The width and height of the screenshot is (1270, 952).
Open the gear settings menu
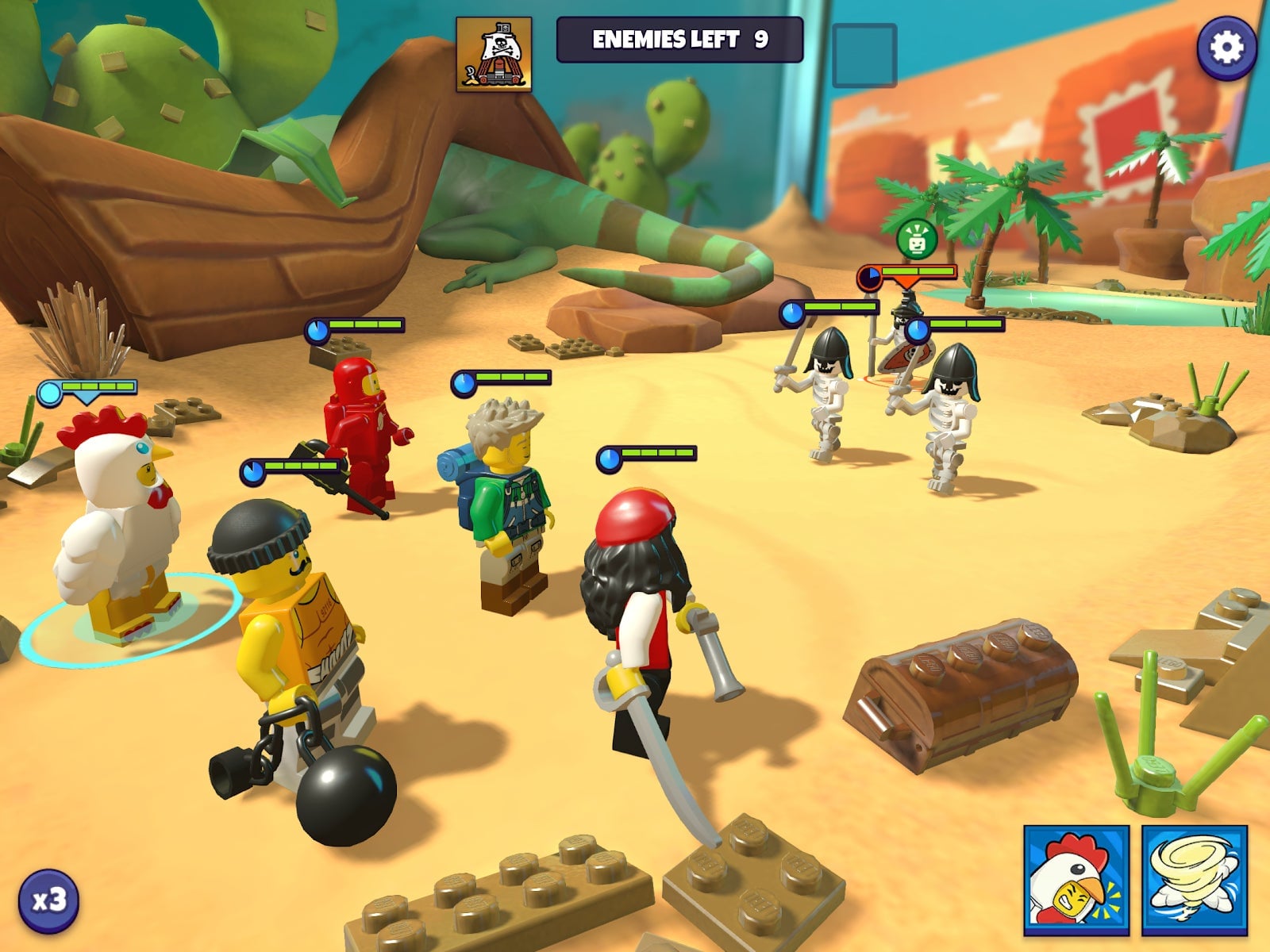1226,48
